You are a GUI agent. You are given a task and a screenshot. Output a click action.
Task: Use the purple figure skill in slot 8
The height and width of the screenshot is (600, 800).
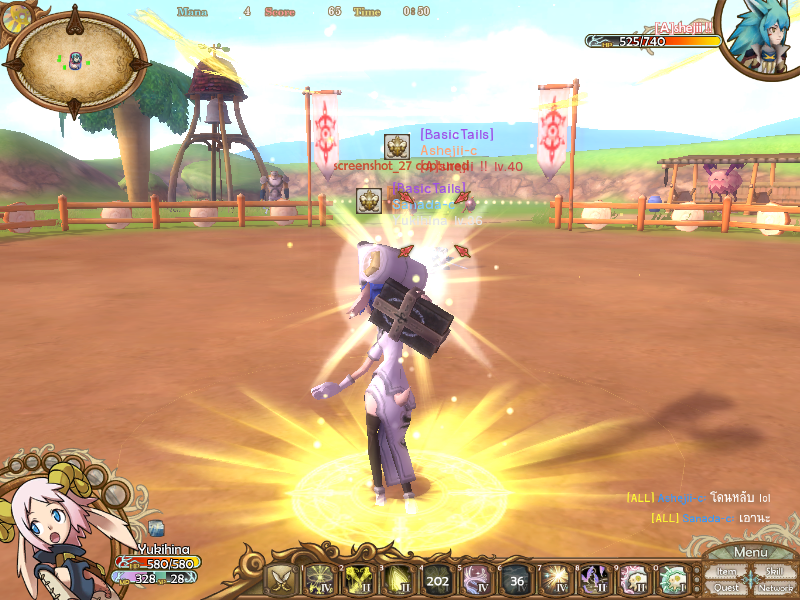594,579
